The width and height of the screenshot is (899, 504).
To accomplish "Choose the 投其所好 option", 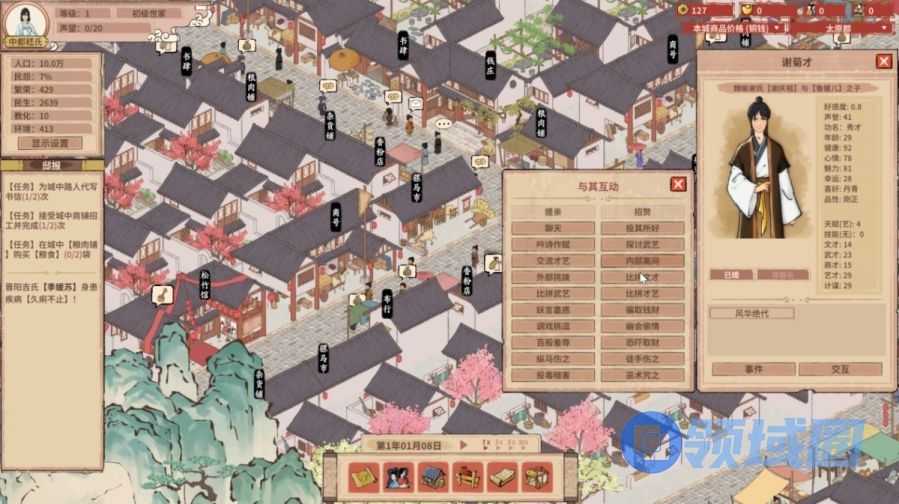I will pyautogui.click(x=643, y=228).
